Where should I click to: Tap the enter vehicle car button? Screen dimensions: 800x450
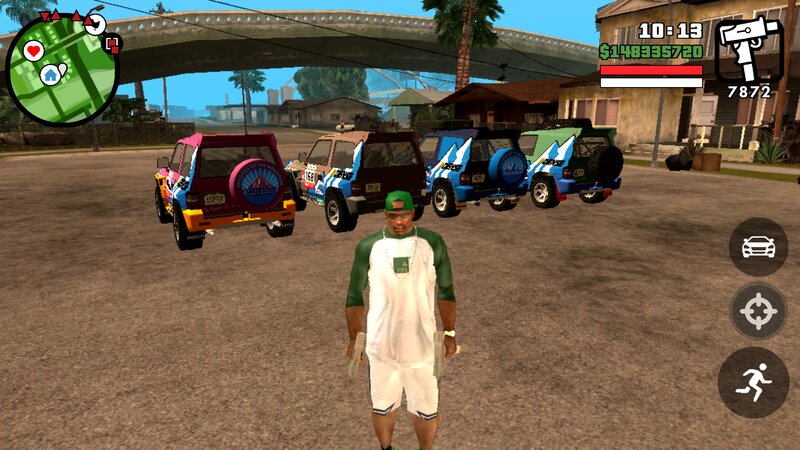pos(758,247)
